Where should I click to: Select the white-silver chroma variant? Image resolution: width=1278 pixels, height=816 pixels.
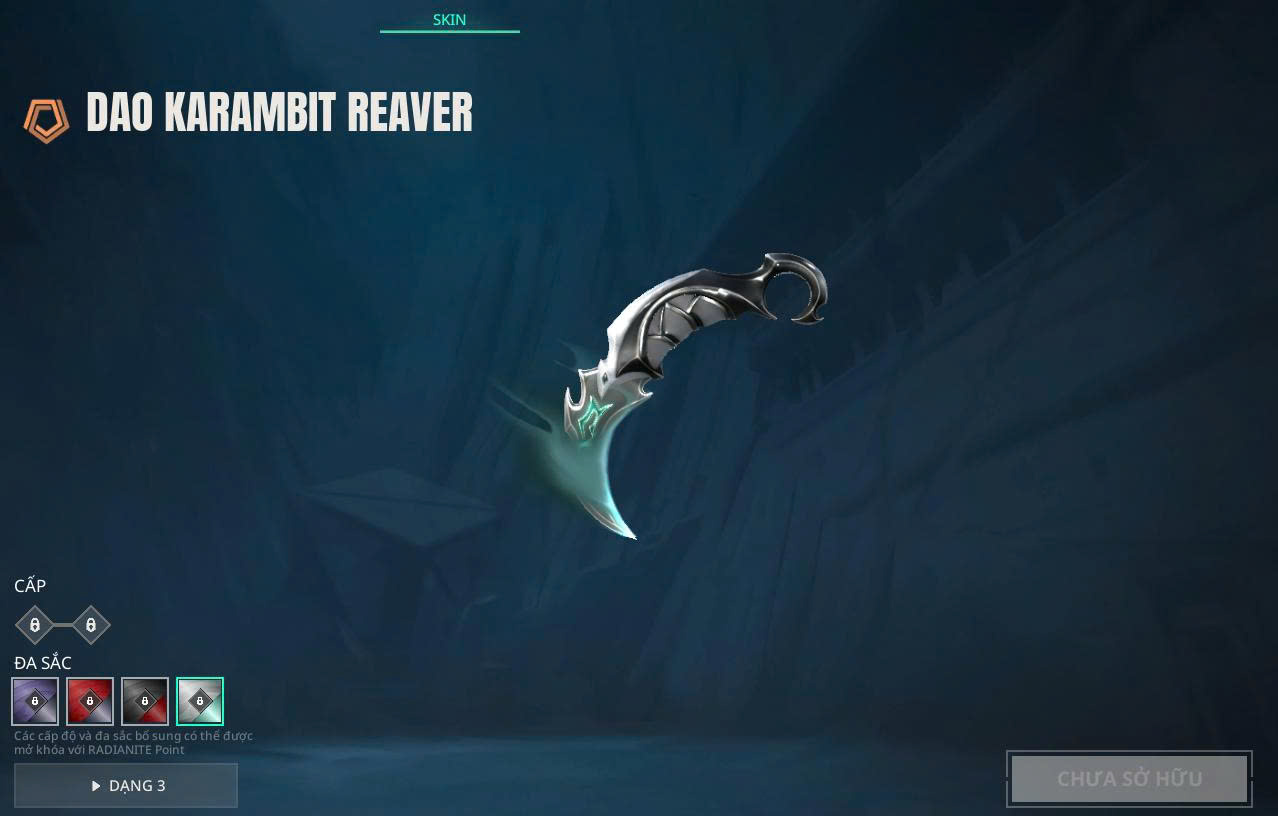[x=200, y=701]
